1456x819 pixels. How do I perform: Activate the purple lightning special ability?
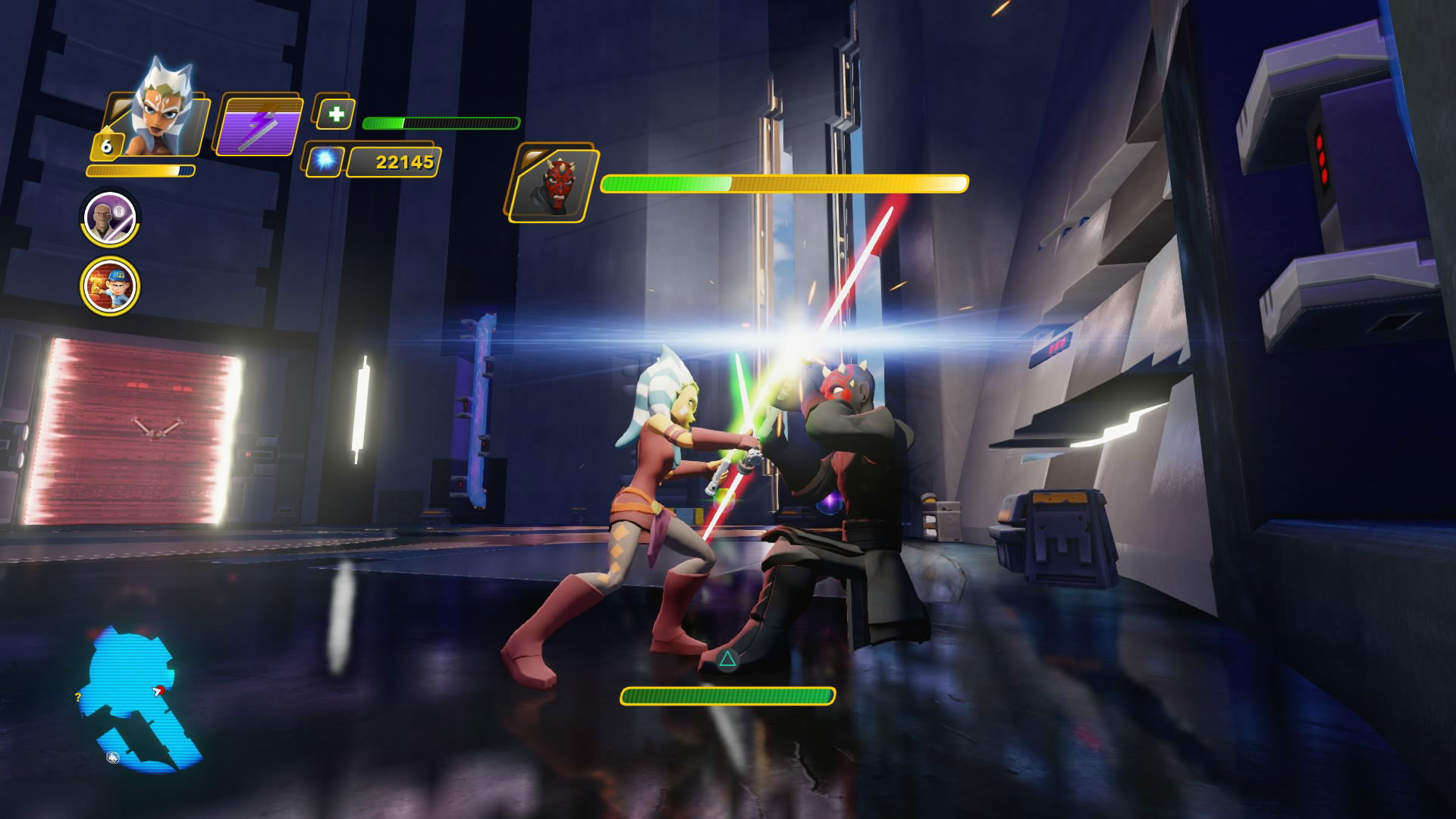[x=256, y=127]
